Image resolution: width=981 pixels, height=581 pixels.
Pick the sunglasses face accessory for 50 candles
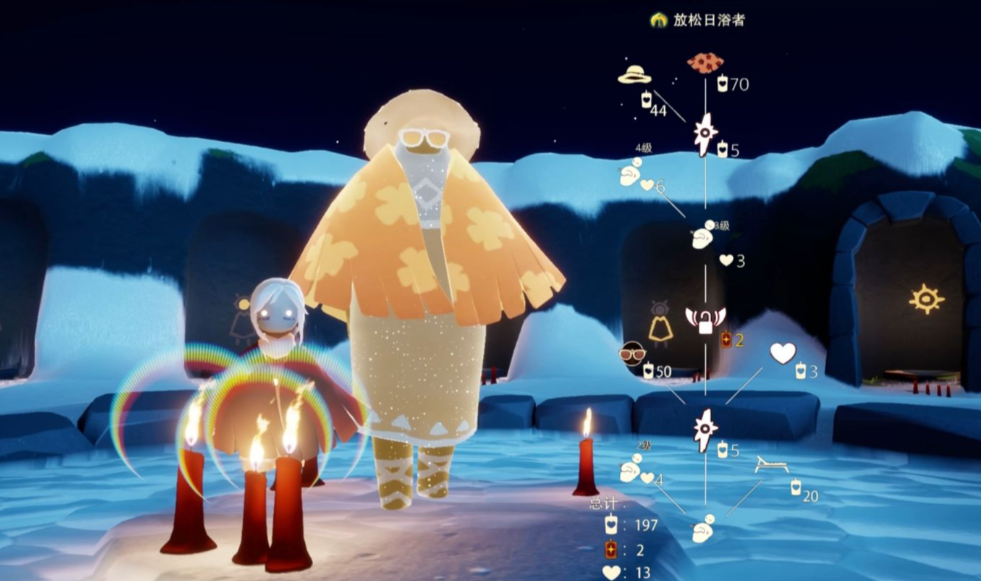coord(632,354)
